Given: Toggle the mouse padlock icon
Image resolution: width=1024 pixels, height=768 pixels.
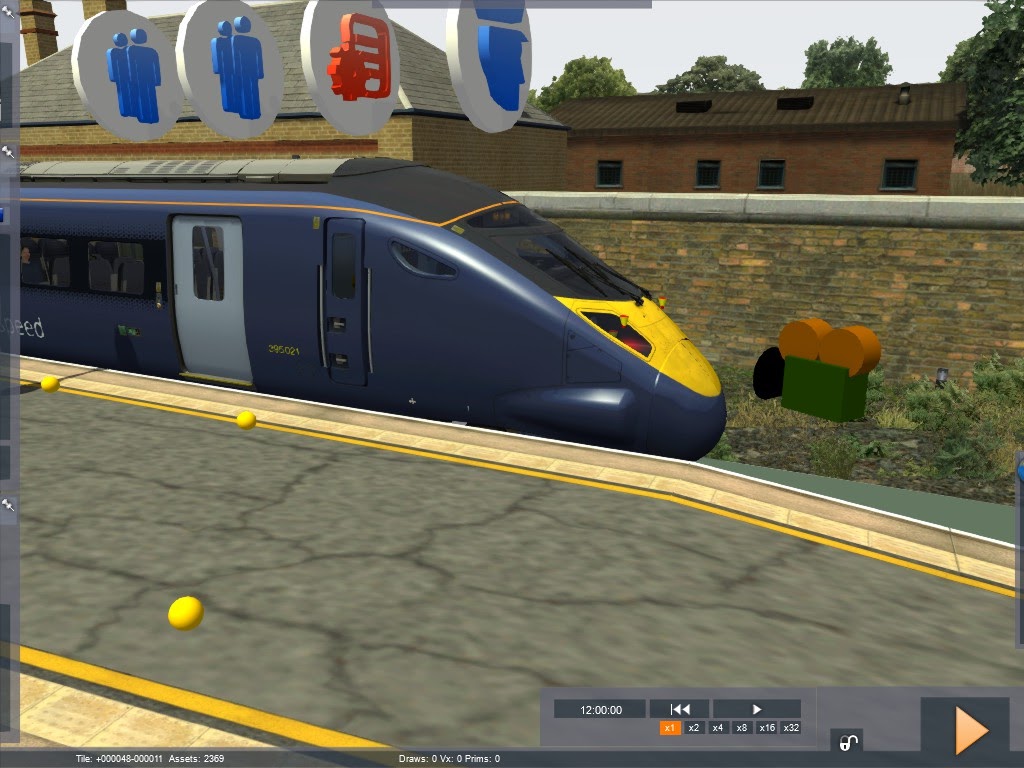Looking at the screenshot, I should 847,742.
